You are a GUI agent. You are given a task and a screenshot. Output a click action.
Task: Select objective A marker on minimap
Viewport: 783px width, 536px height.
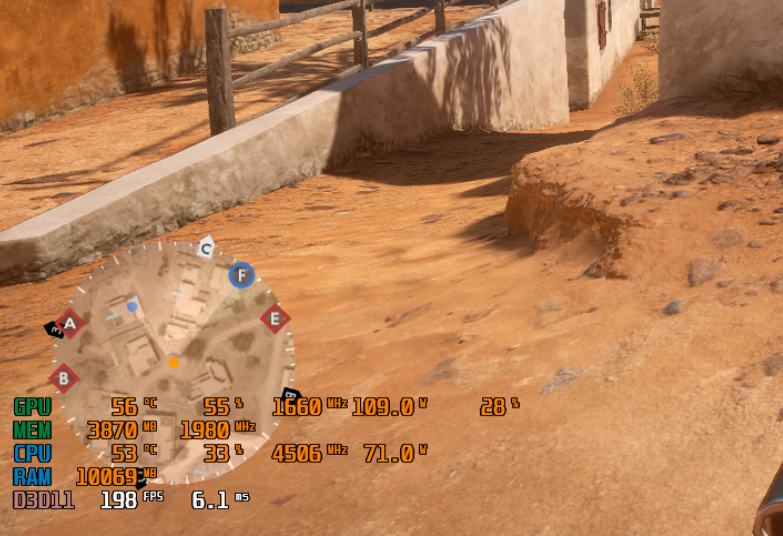pyautogui.click(x=69, y=323)
